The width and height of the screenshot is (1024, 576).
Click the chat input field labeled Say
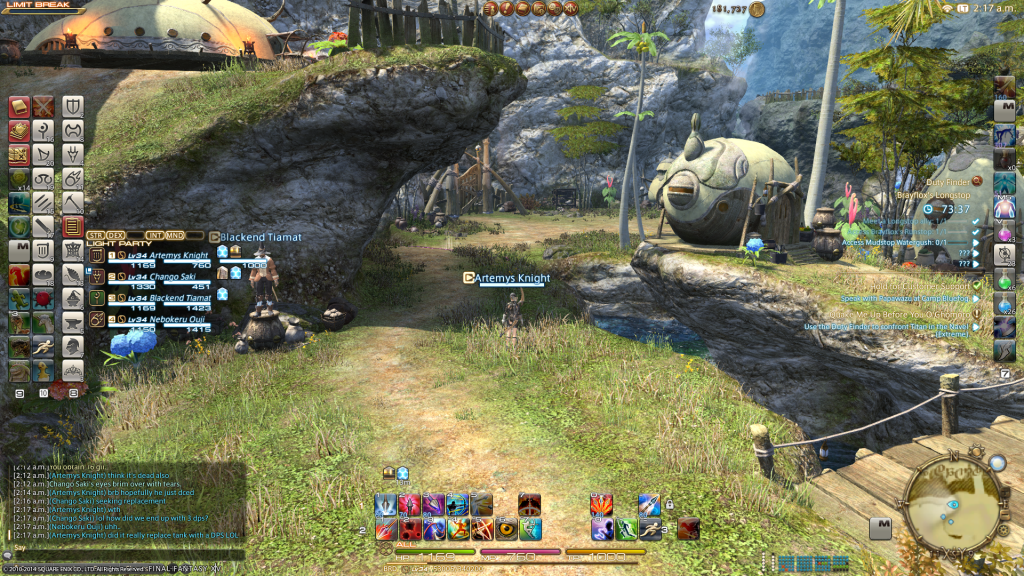[120, 548]
